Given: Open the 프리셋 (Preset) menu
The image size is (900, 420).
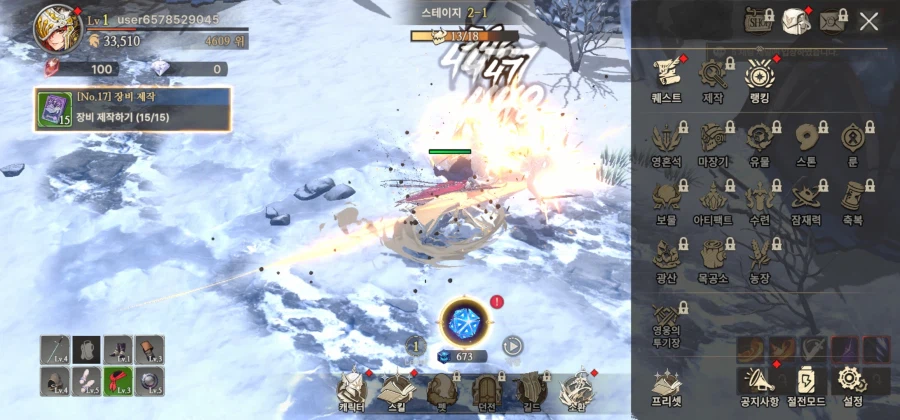Looking at the screenshot, I should [x=666, y=382].
